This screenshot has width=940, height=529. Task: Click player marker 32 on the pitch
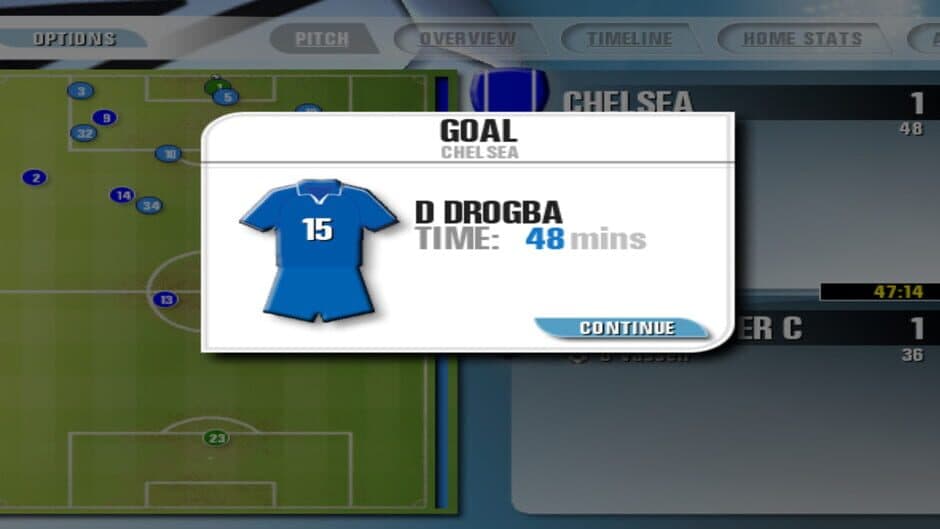coord(84,133)
